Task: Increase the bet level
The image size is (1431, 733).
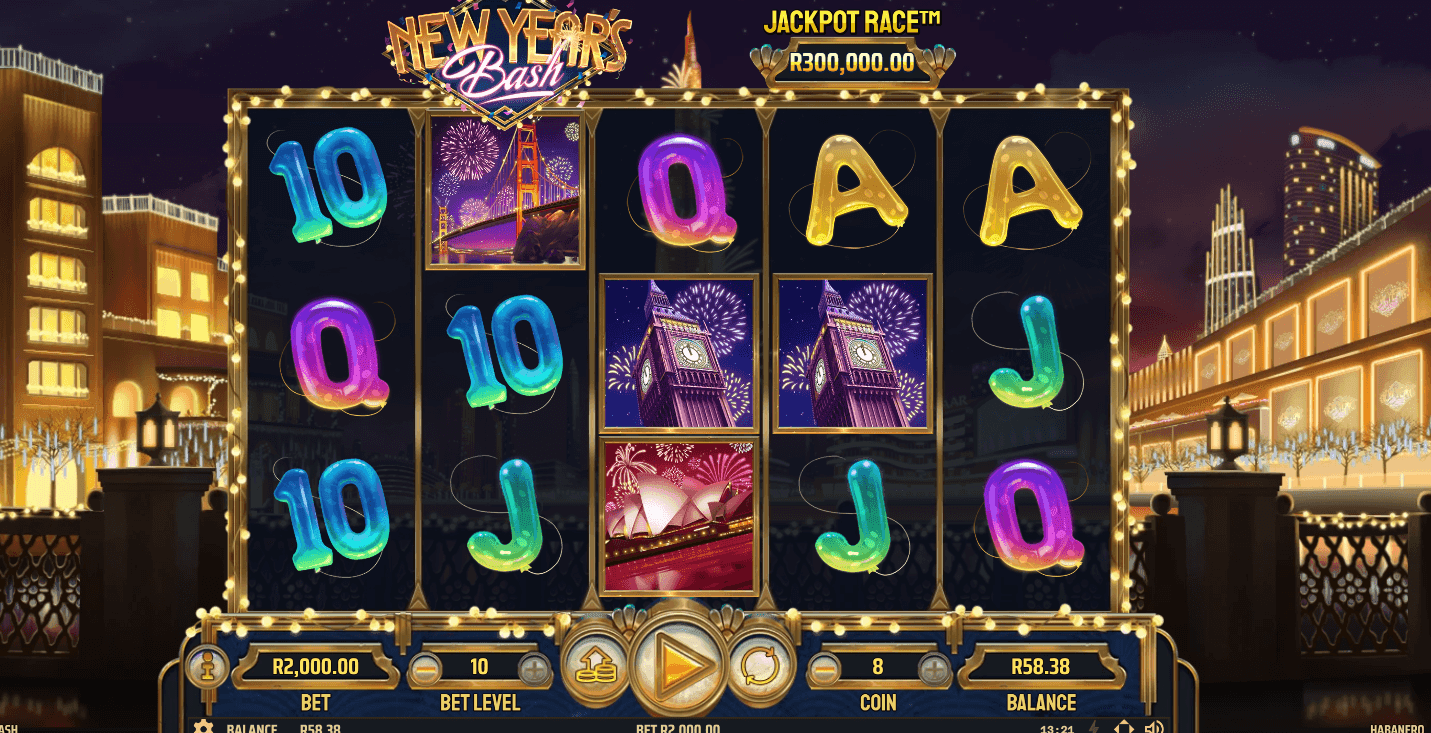Action: pos(534,667)
